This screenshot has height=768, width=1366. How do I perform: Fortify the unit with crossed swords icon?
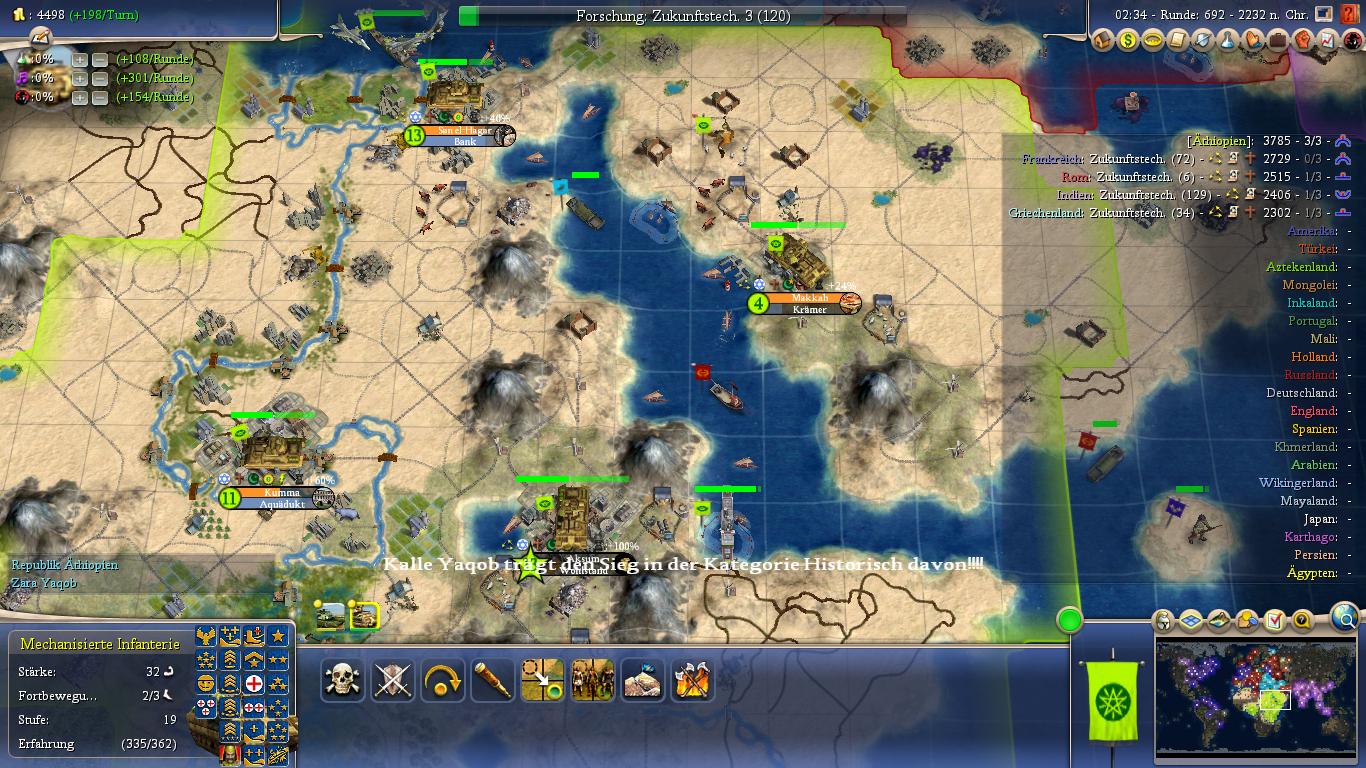pyautogui.click(x=392, y=680)
